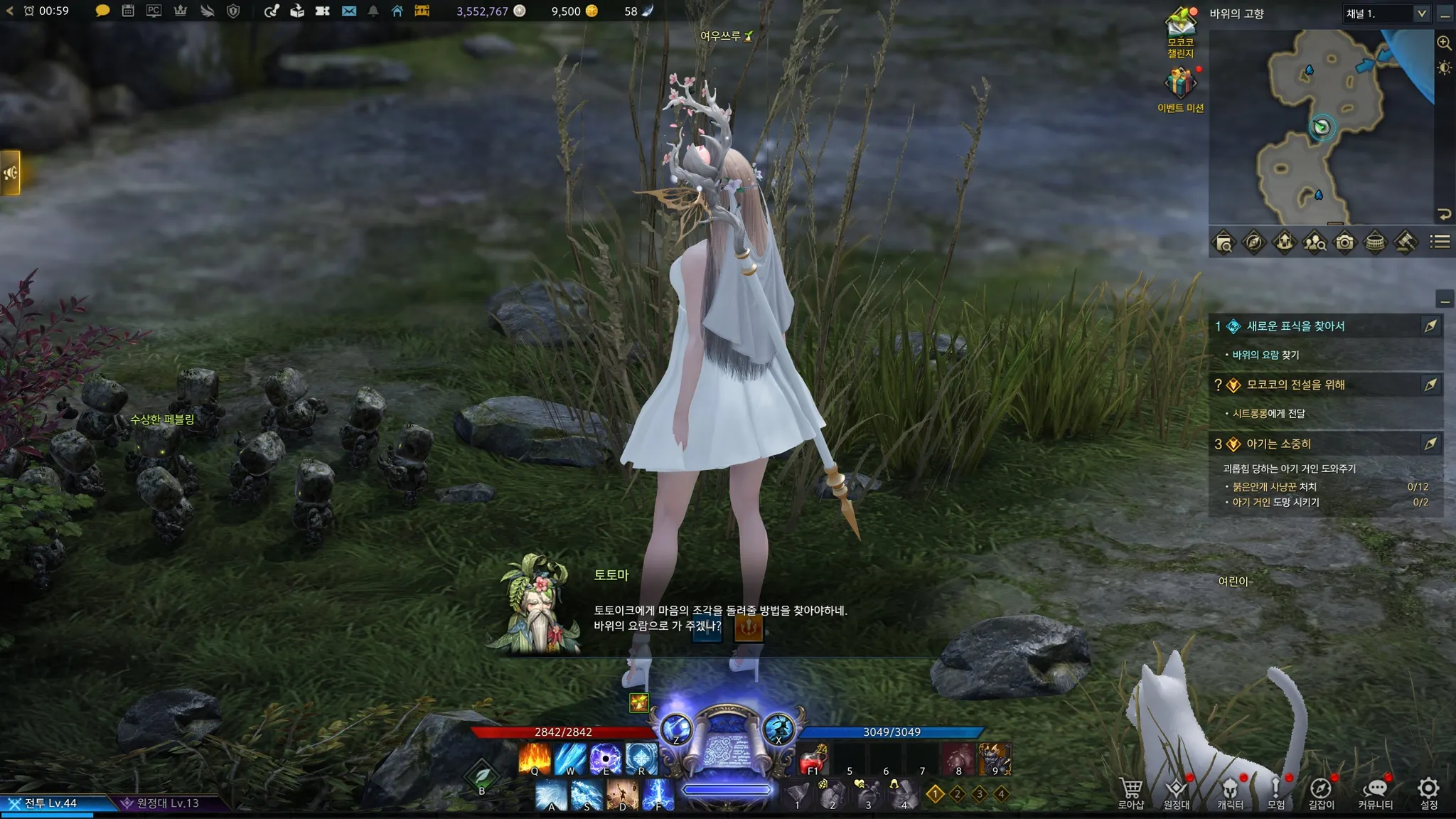Open the mail envelope icon

pyautogui.click(x=348, y=11)
